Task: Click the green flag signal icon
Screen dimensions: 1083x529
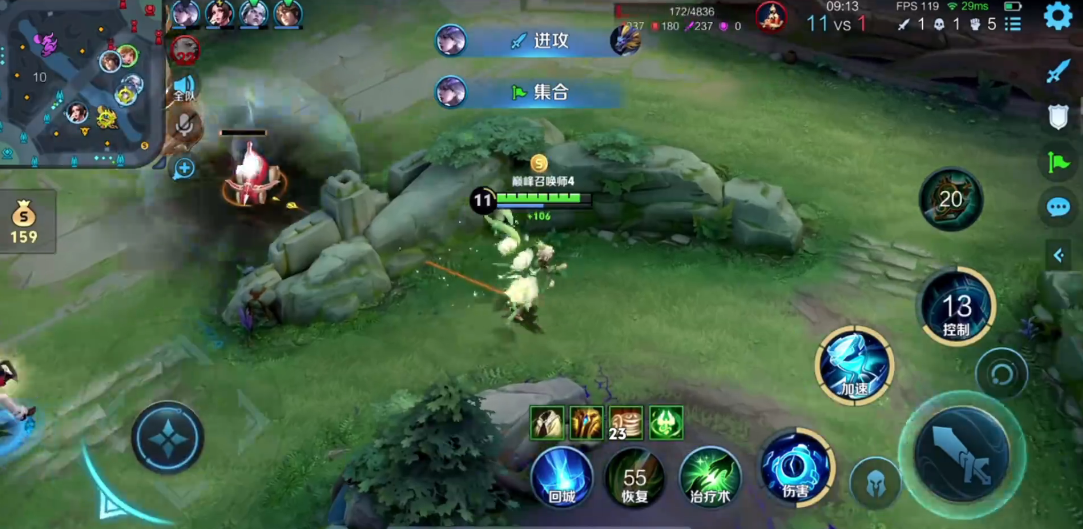Action: click(1058, 161)
